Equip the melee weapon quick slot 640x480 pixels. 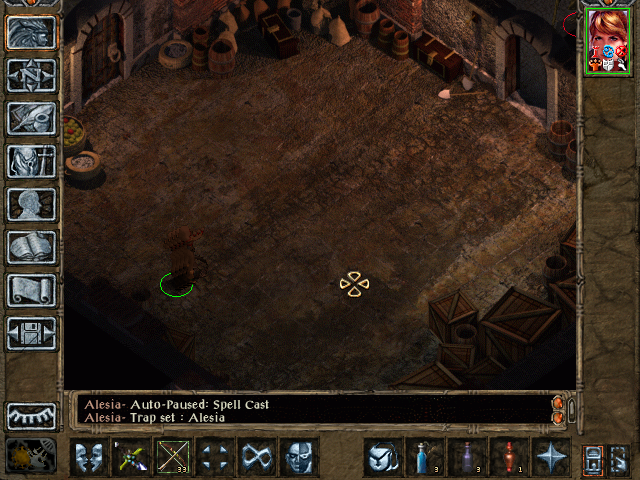click(x=131, y=457)
